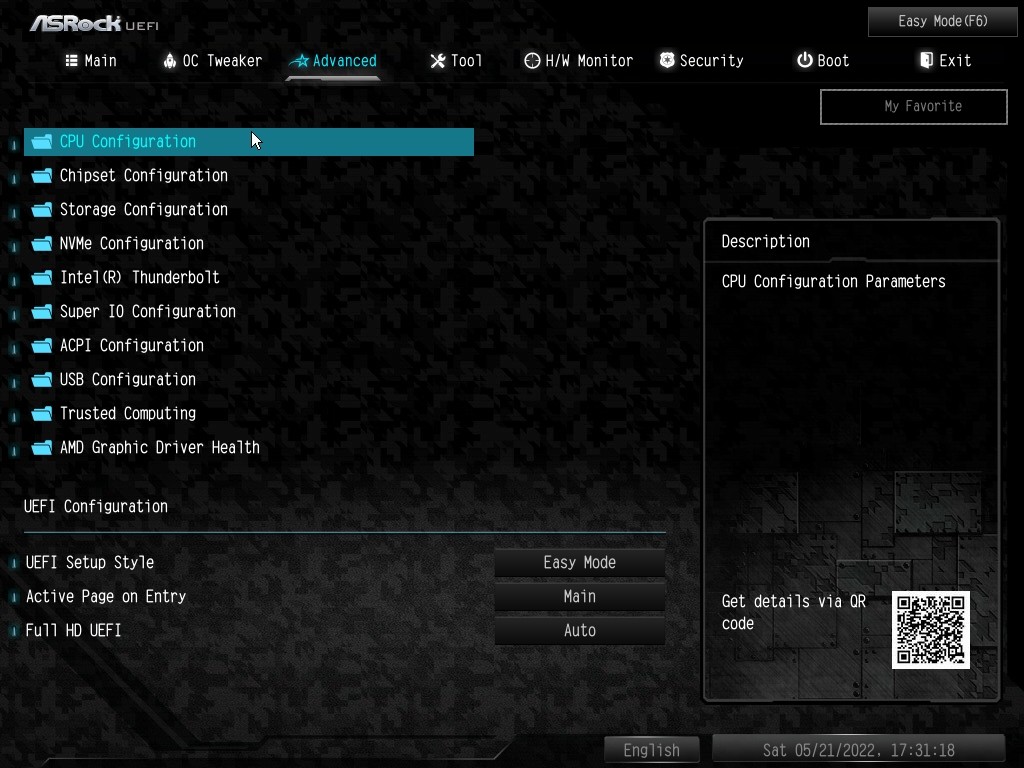Screen dimensions: 1024x768
Task: Select the Exit tab
Action: tap(945, 61)
